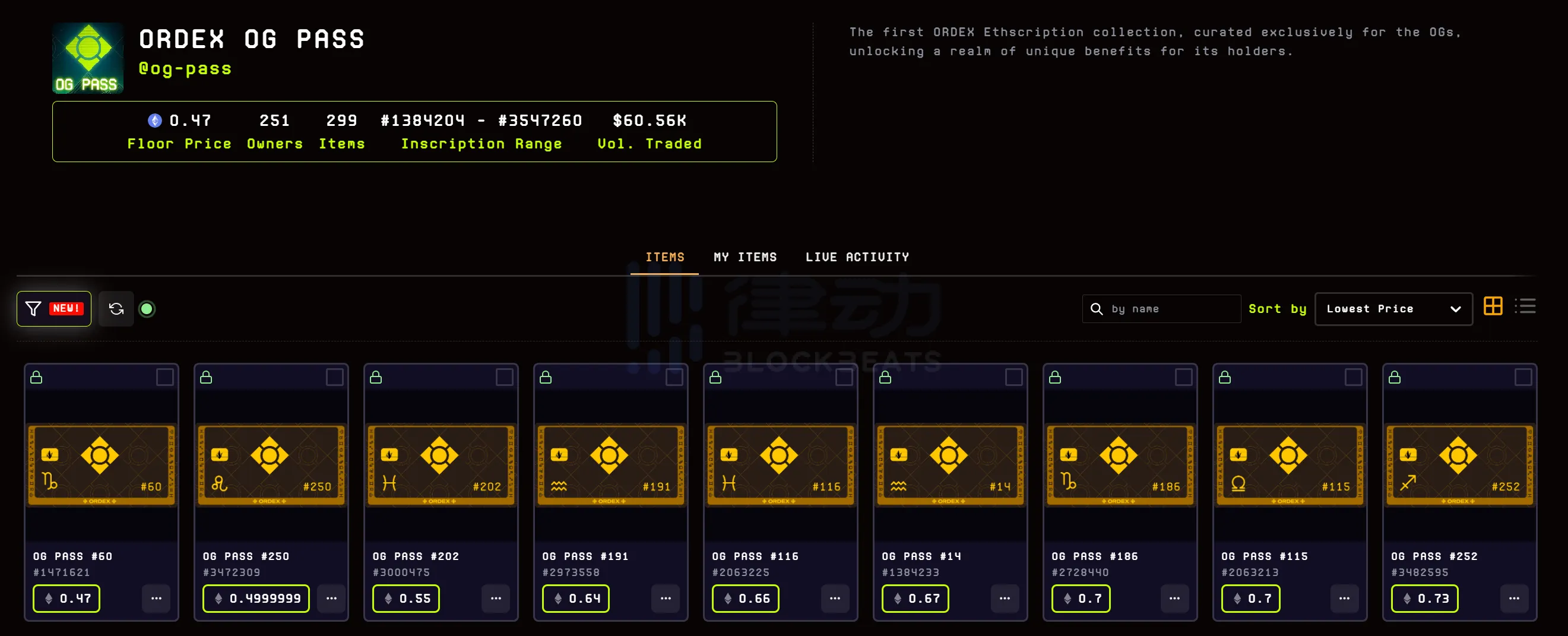Buy OG Pass #116 for 0.66
This screenshot has width=1568, height=636.
coord(746,598)
